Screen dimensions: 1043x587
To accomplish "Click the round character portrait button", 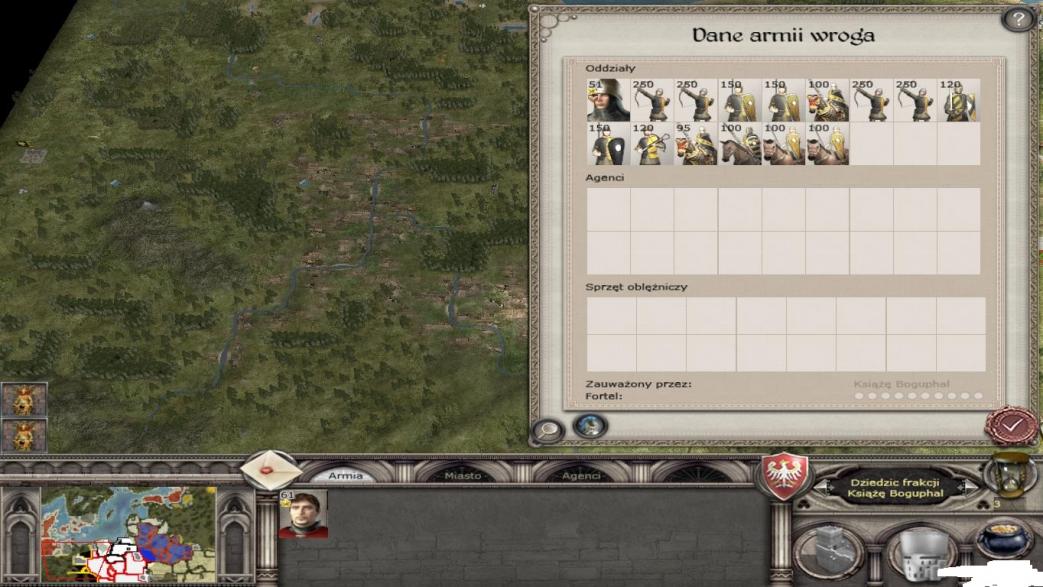I will coord(590,426).
